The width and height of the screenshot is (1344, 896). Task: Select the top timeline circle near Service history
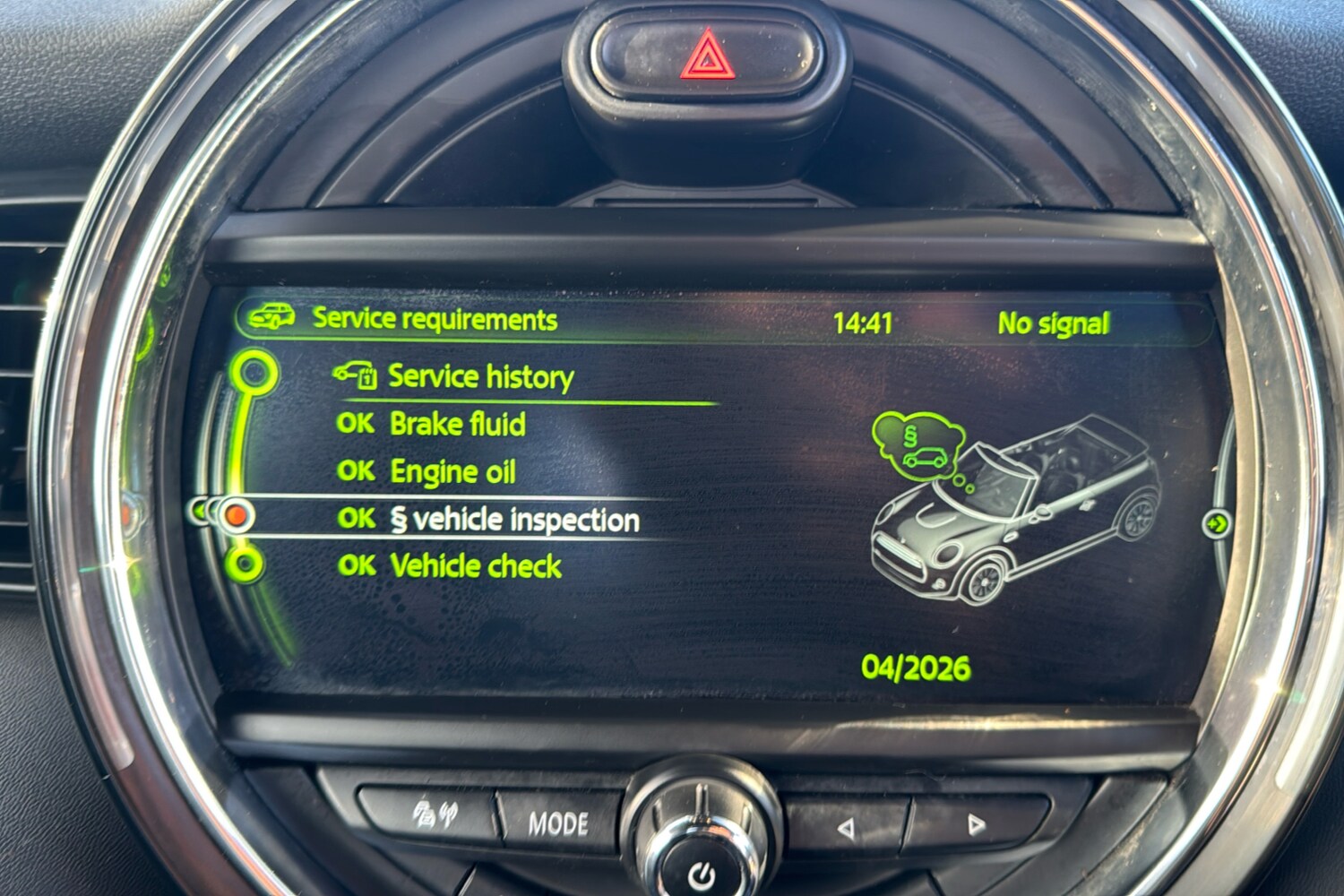tap(254, 369)
